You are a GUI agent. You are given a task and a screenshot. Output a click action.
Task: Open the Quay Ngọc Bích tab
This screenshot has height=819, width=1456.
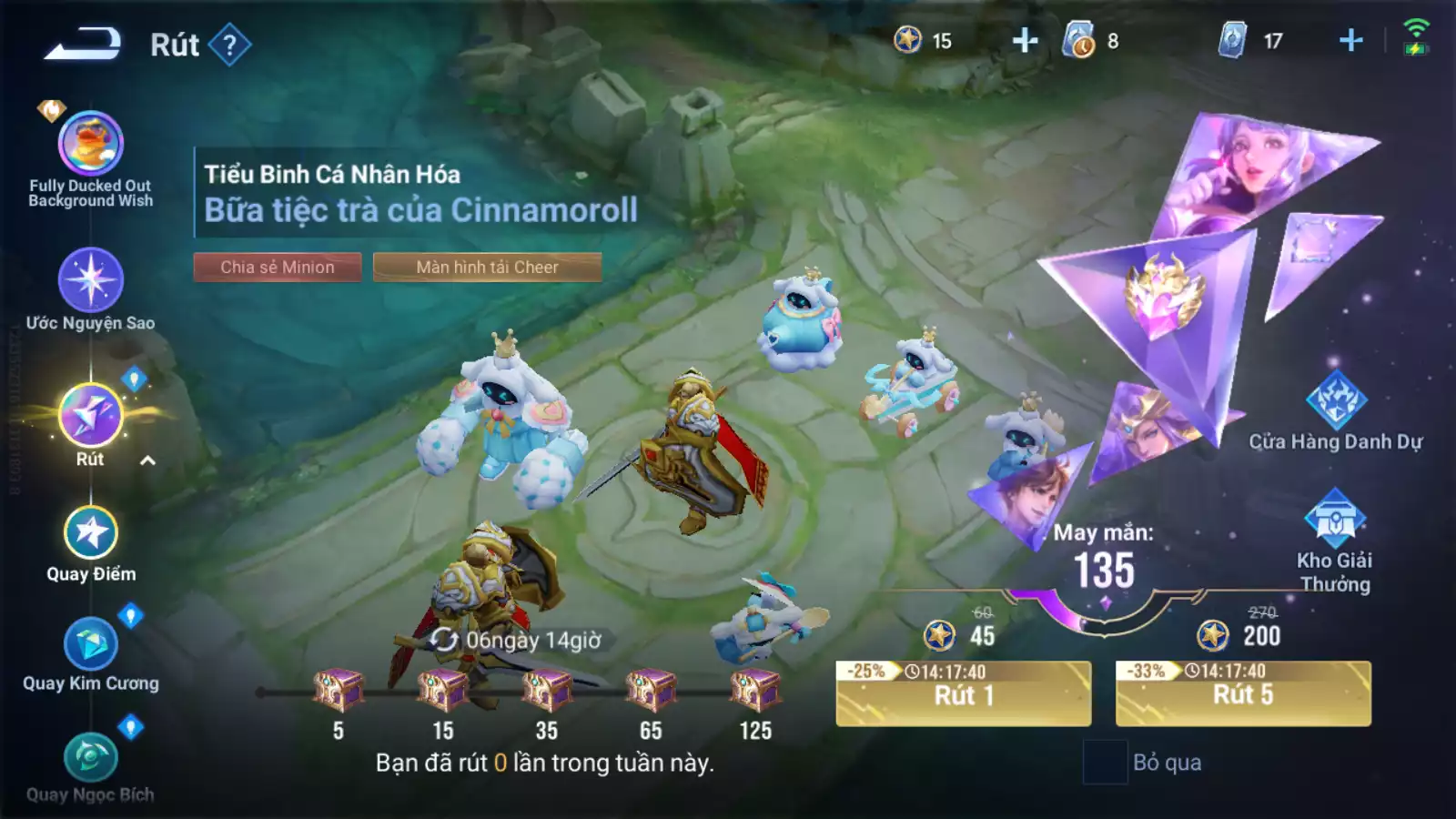(91, 758)
